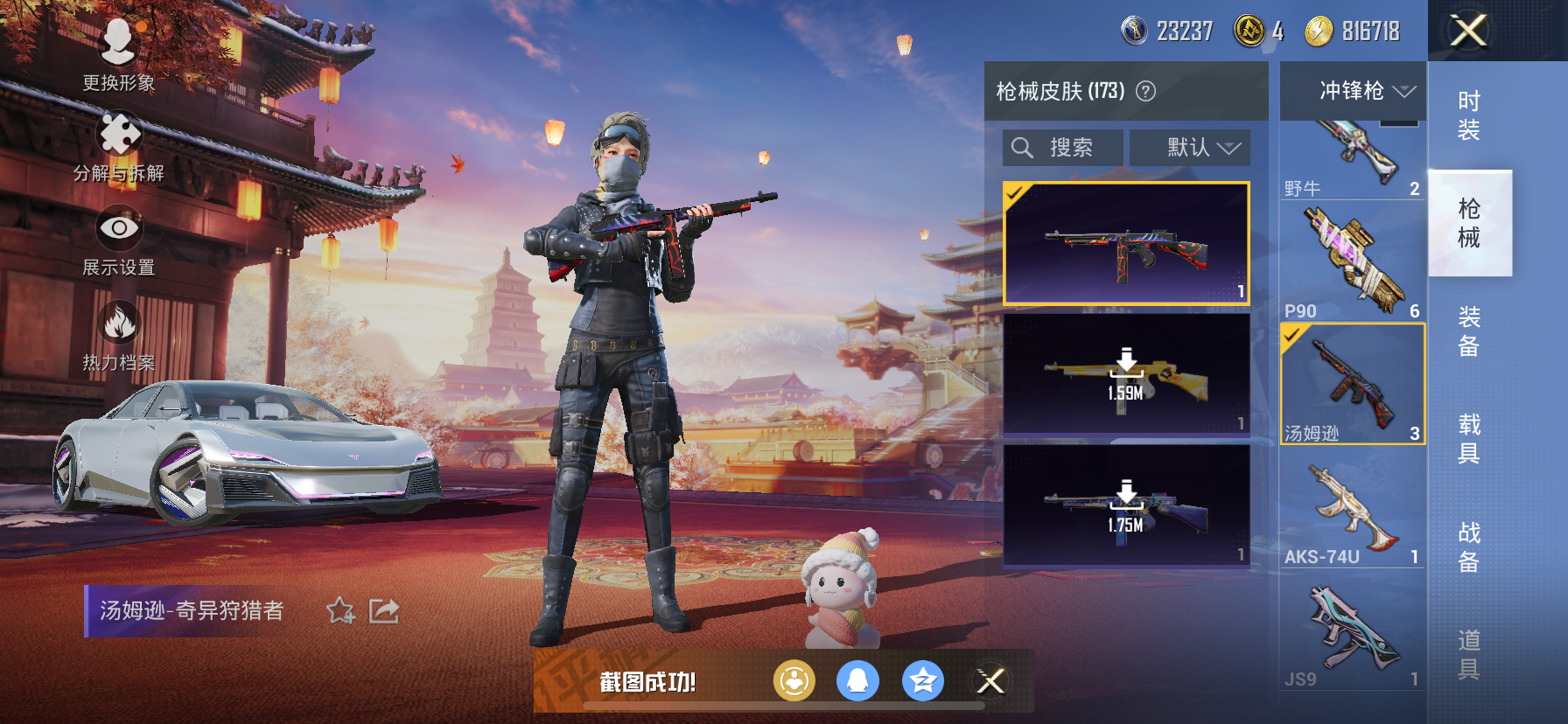The height and width of the screenshot is (724, 1568).
Task: Share the skin using the share arrow icon
Action: coord(384,610)
